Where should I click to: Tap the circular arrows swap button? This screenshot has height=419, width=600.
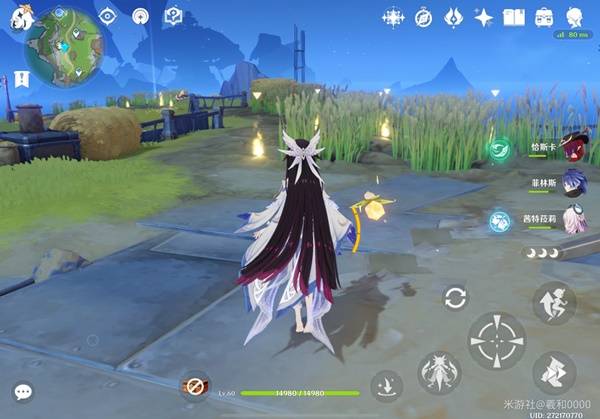point(455,297)
